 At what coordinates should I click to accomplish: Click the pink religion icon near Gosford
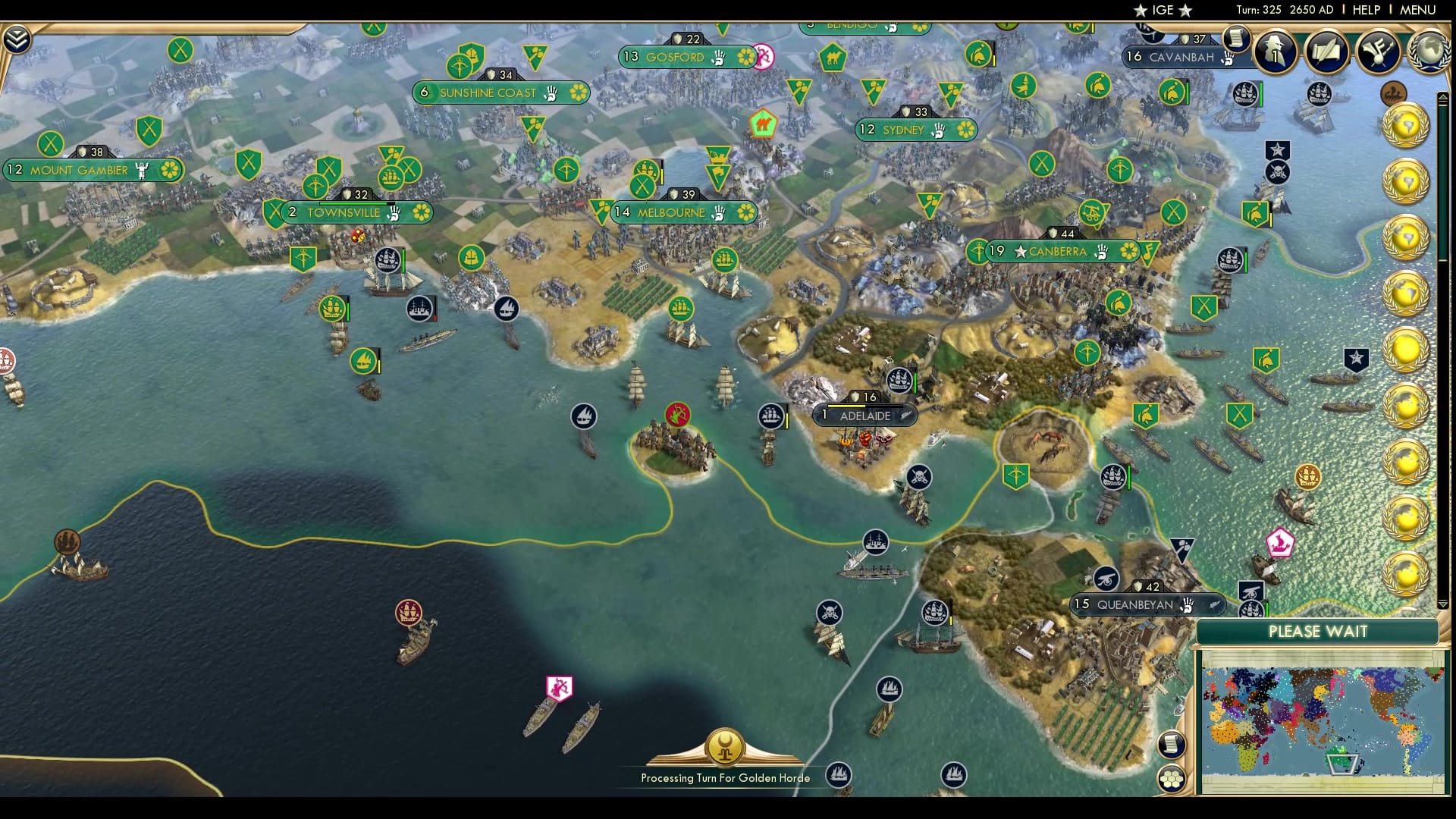pyautogui.click(x=764, y=57)
